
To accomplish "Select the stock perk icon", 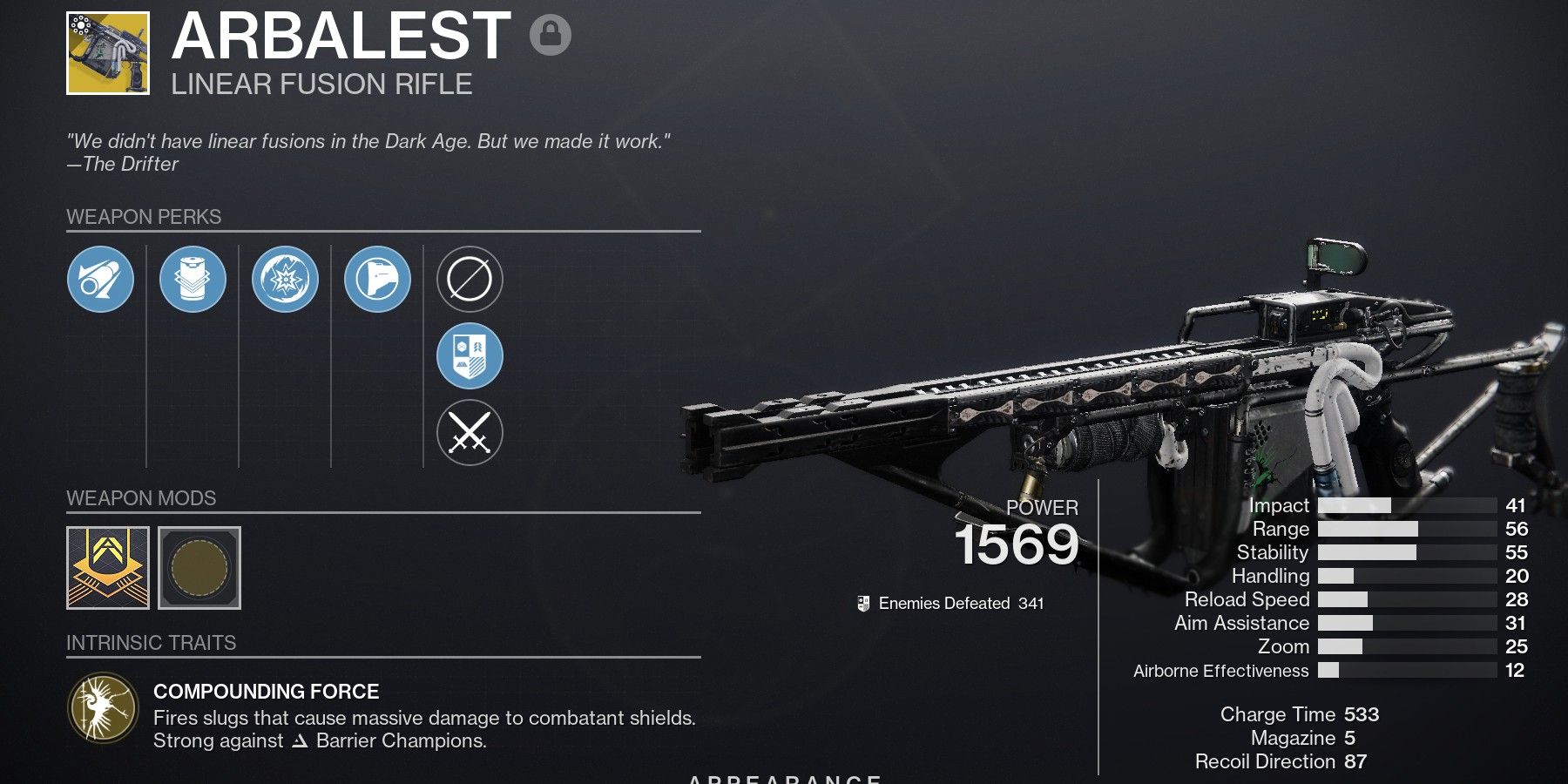I will (380, 280).
